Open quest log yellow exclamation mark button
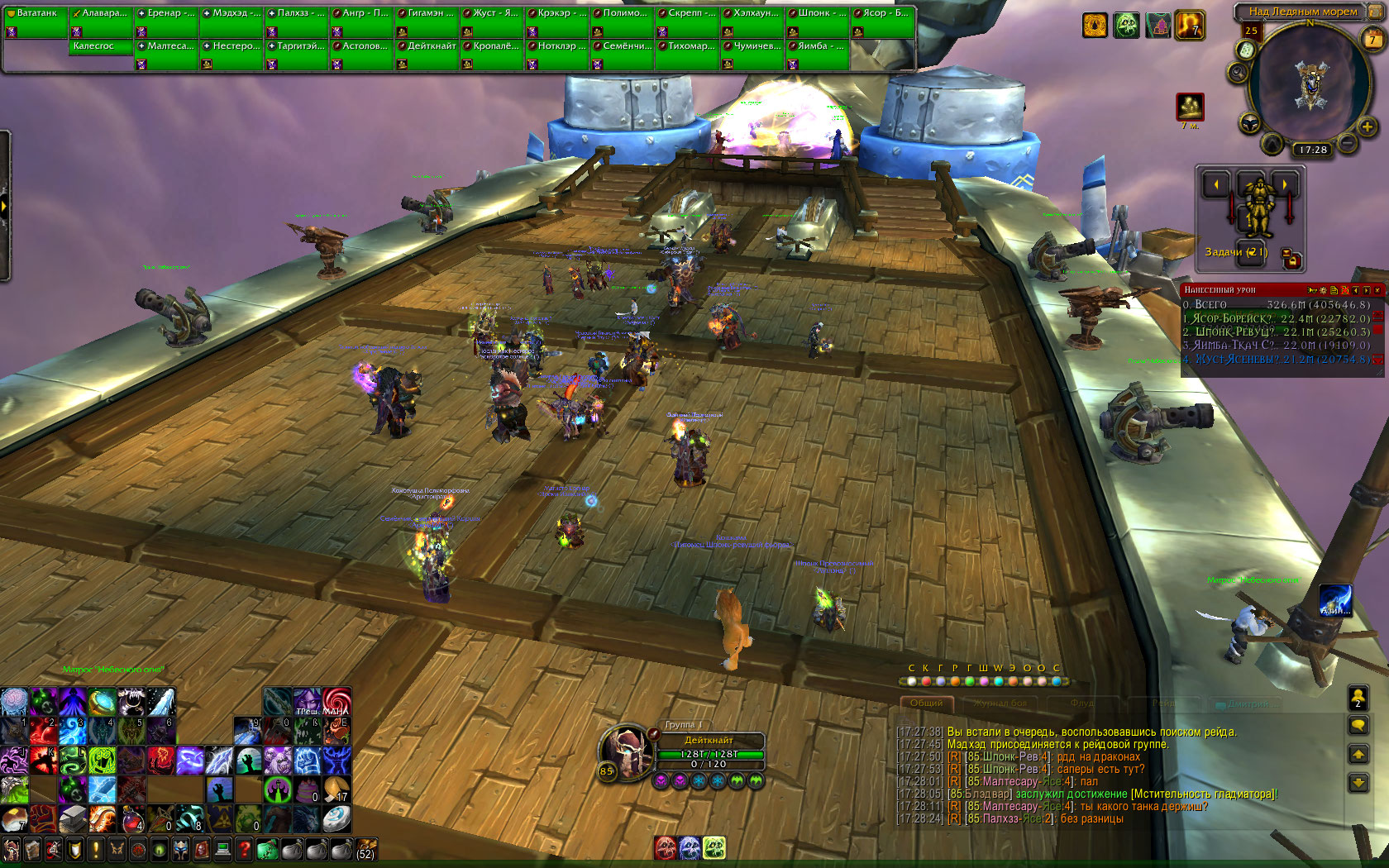The image size is (1389, 868). 95,849
